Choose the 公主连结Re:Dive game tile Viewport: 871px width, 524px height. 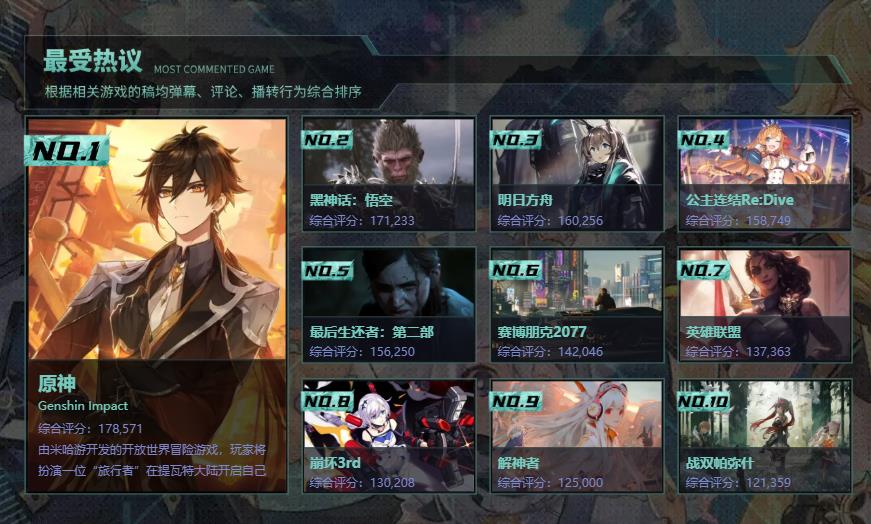(x=764, y=174)
